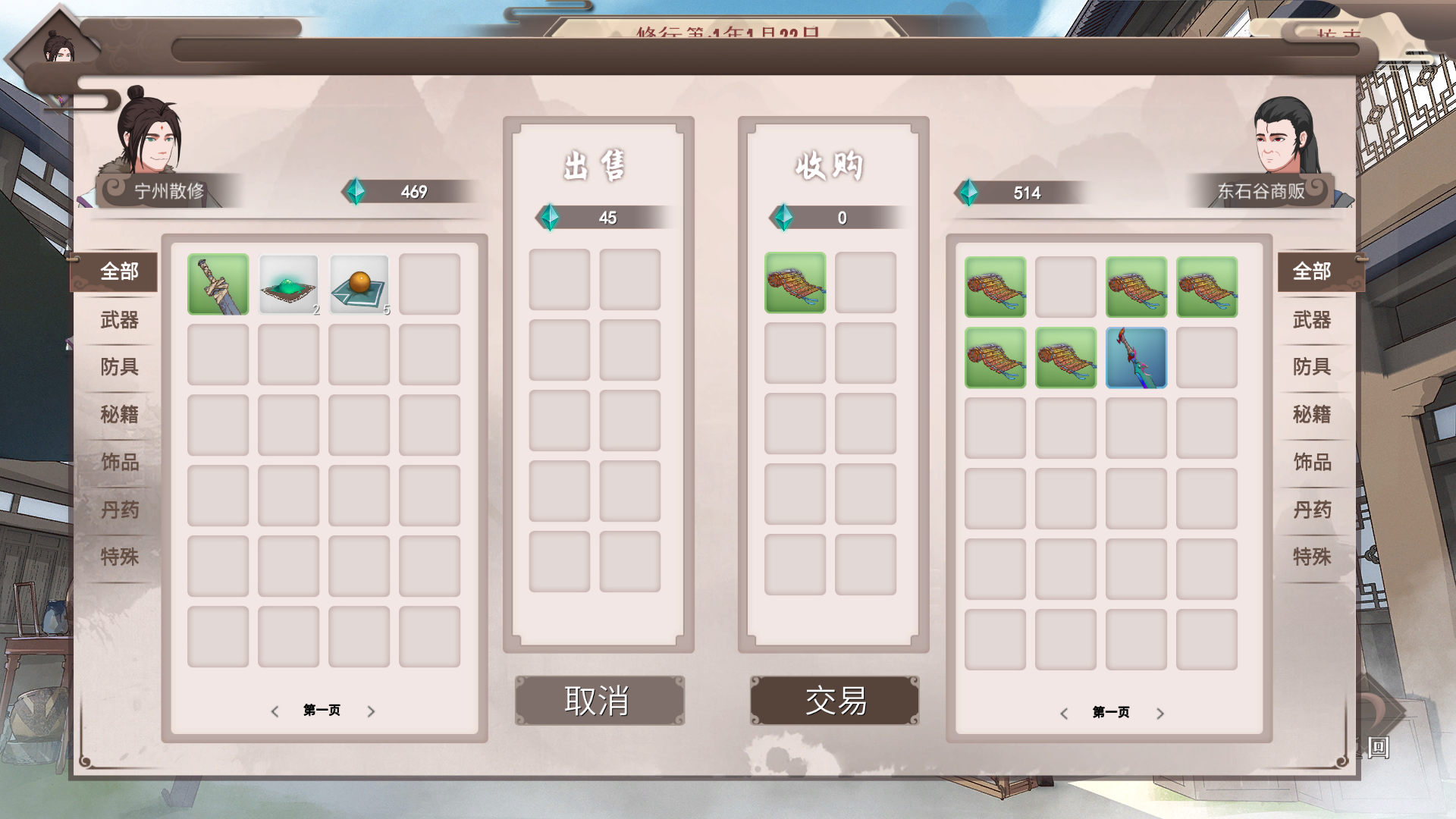Pick the orange orb item with count 5
The height and width of the screenshot is (819, 1456).
(x=359, y=284)
